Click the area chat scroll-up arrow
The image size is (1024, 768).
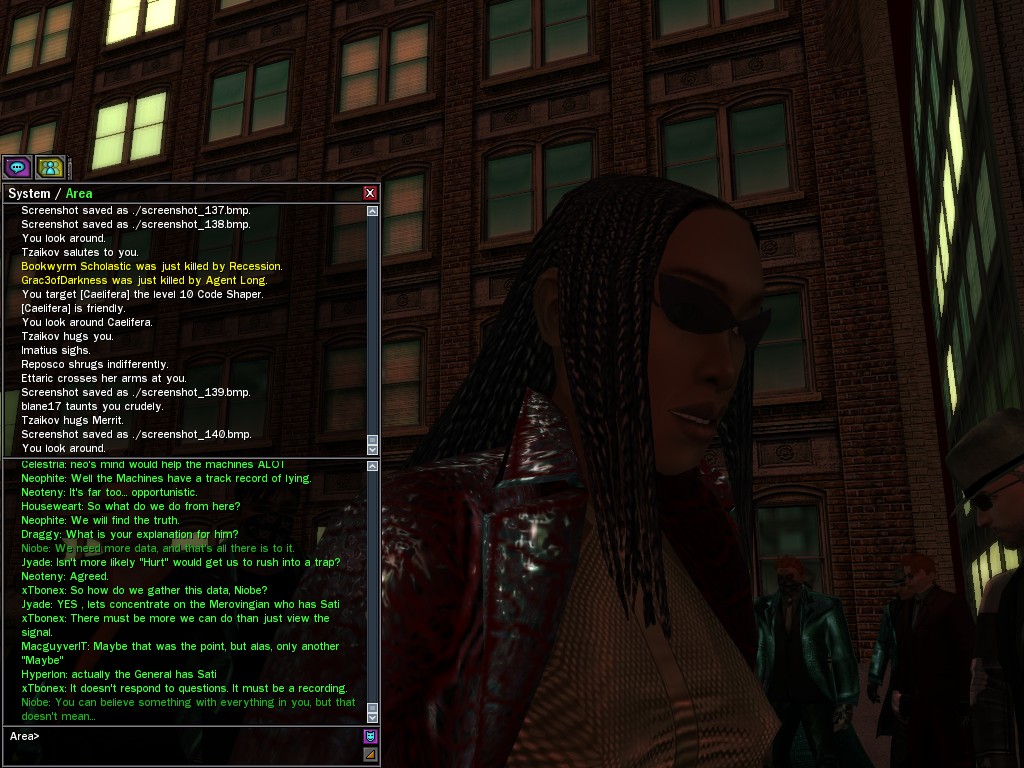(x=373, y=466)
